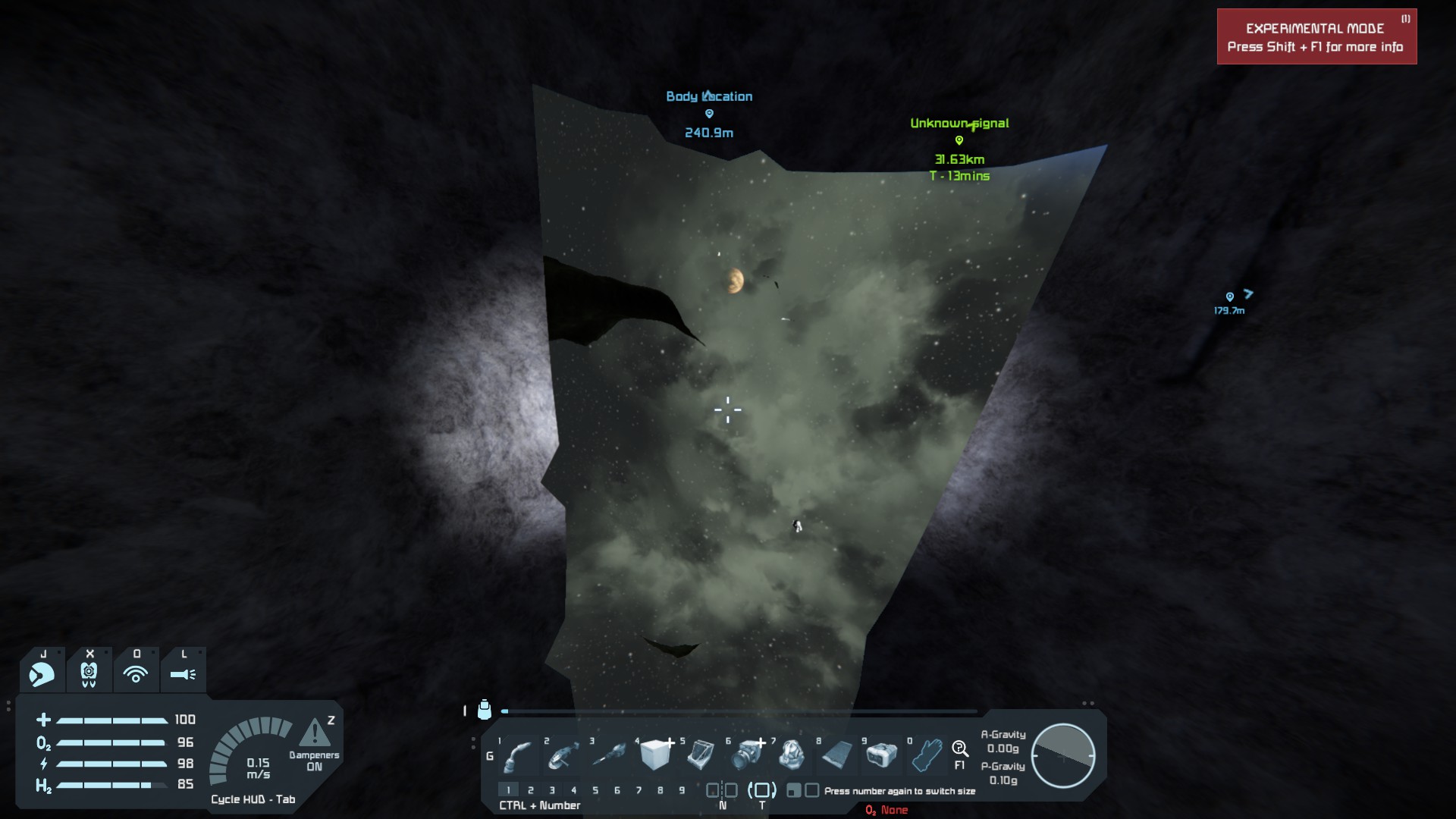Select the camera block slot
The image size is (1456, 819).
click(748, 755)
